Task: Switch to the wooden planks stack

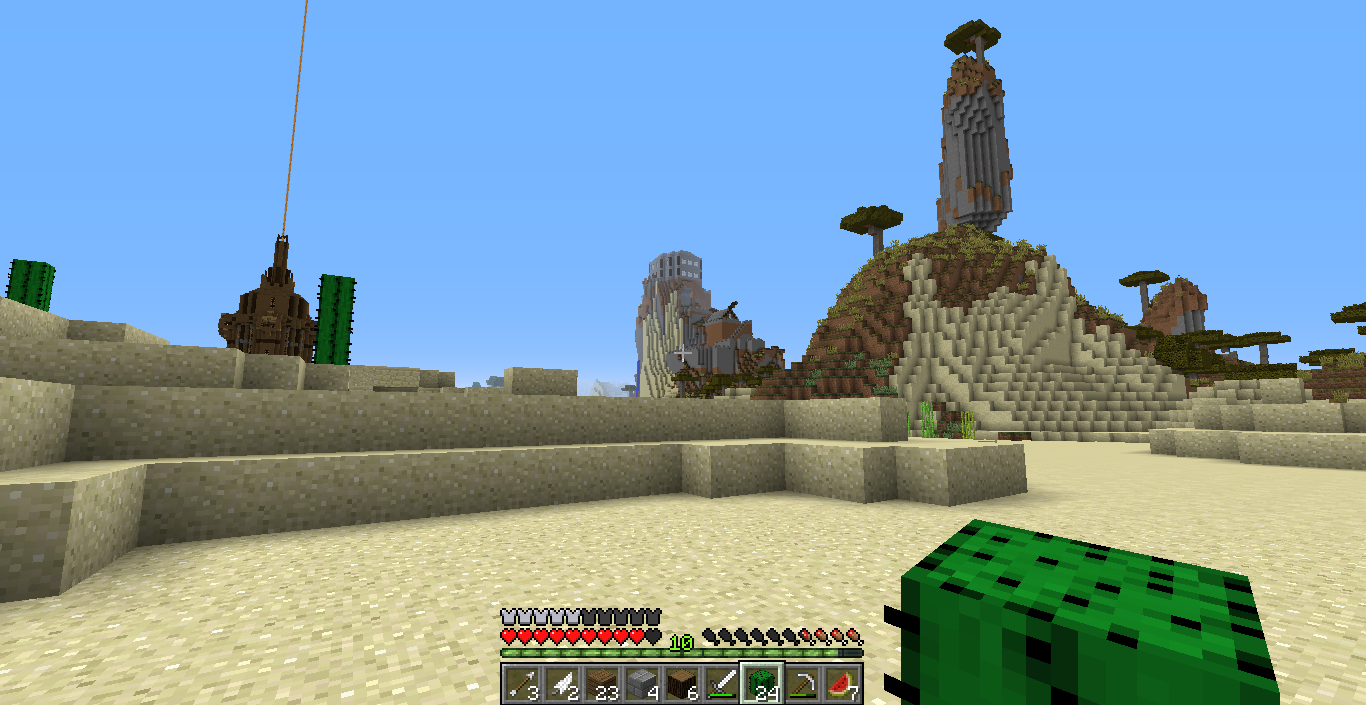Action: [601, 684]
